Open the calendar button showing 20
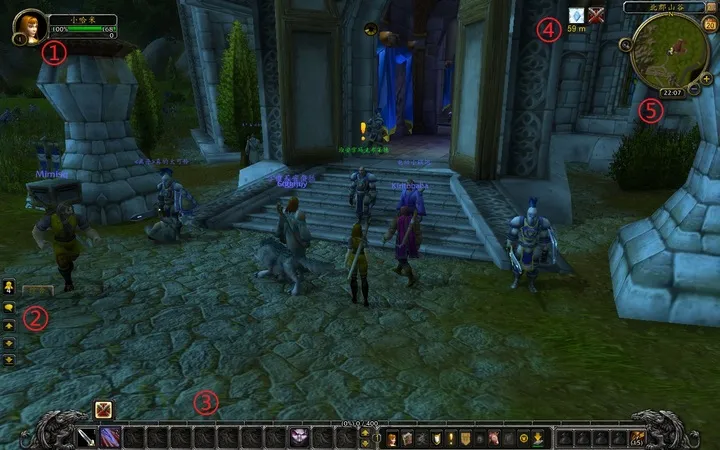 tap(709, 24)
